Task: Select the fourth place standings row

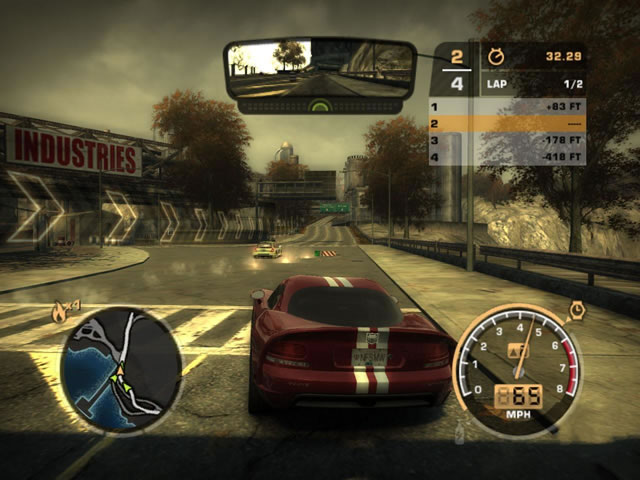Action: coord(508,157)
